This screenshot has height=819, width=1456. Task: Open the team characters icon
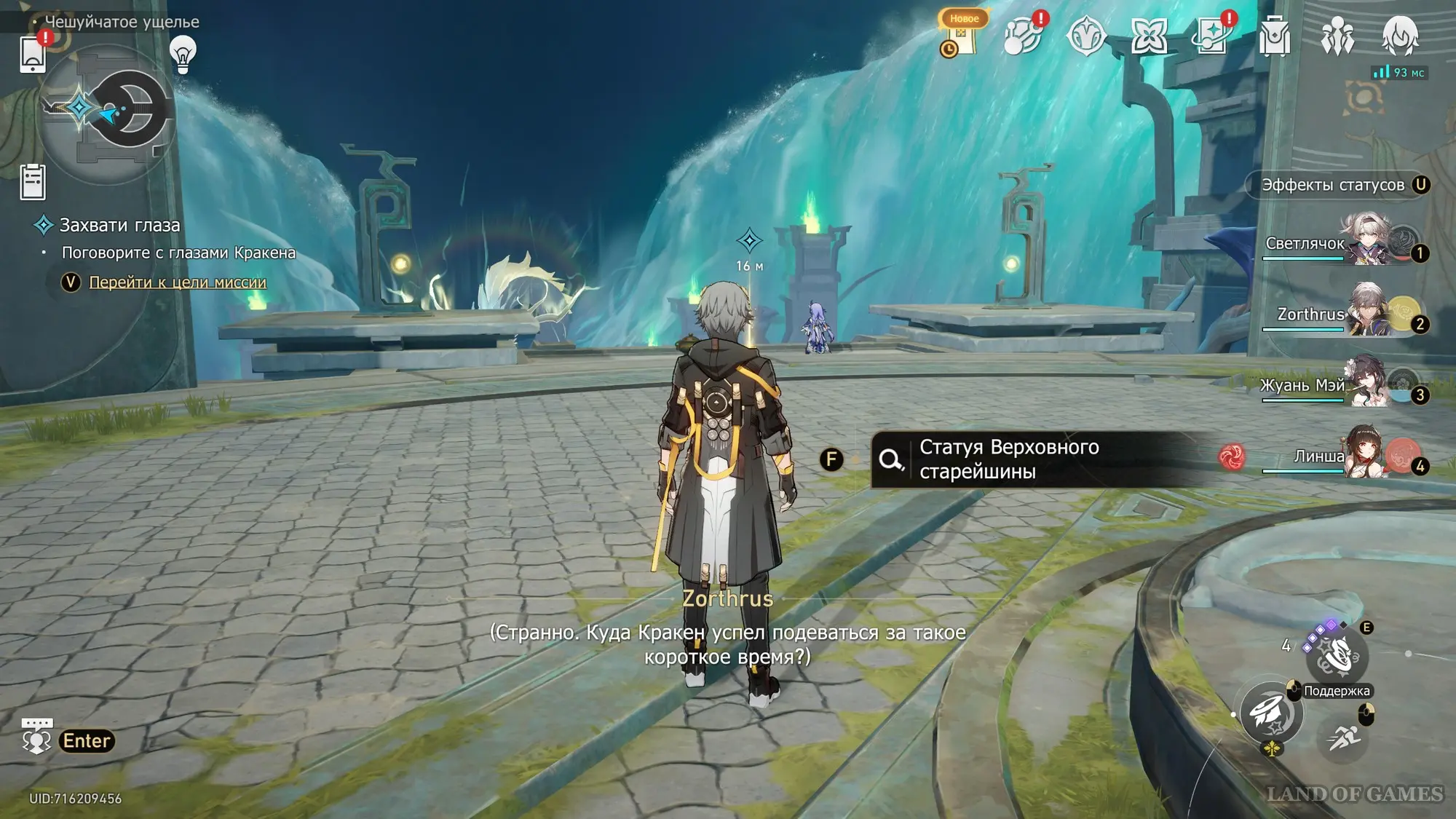click(1337, 36)
